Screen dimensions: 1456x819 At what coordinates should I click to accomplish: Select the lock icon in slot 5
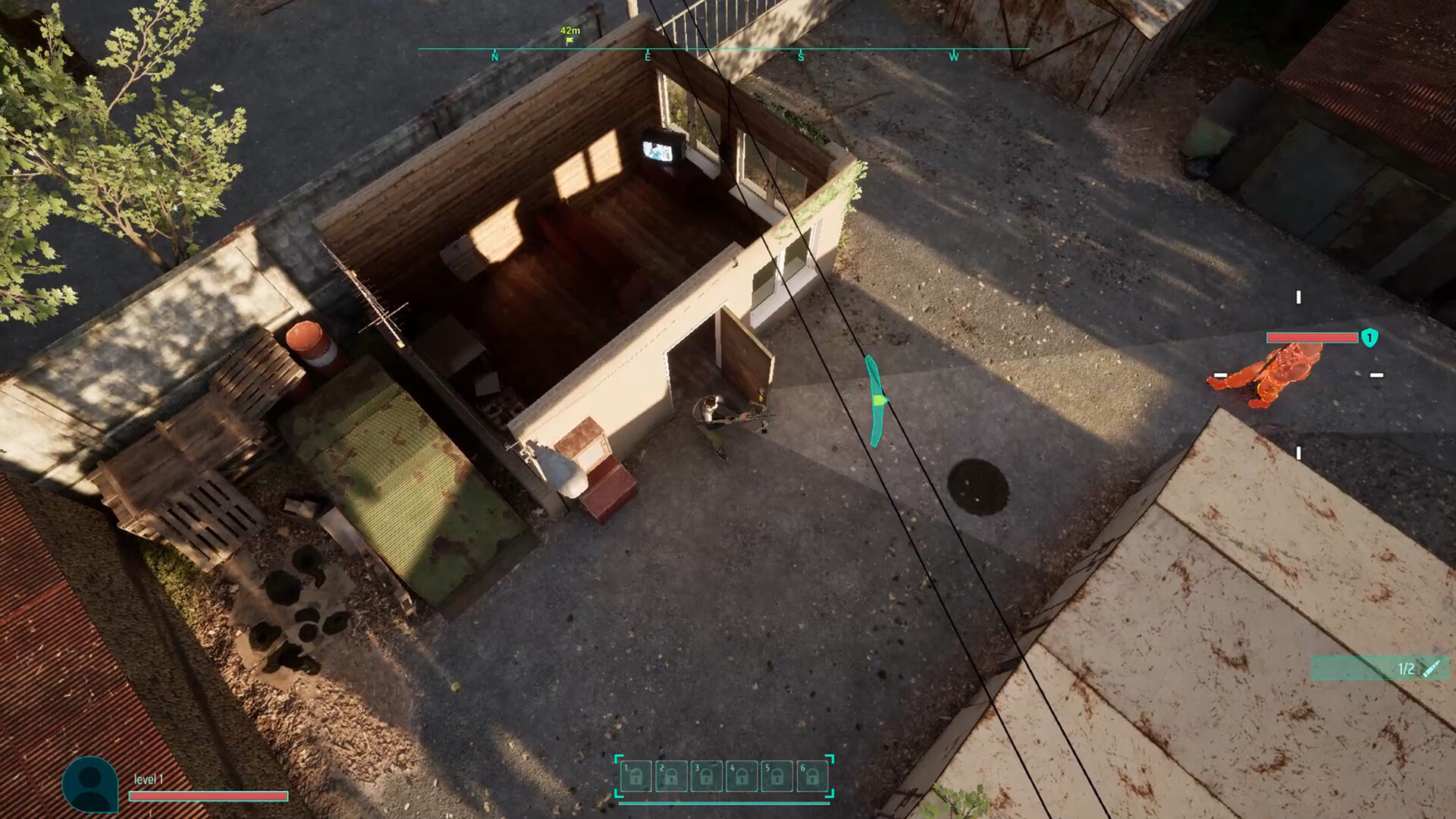[777, 776]
